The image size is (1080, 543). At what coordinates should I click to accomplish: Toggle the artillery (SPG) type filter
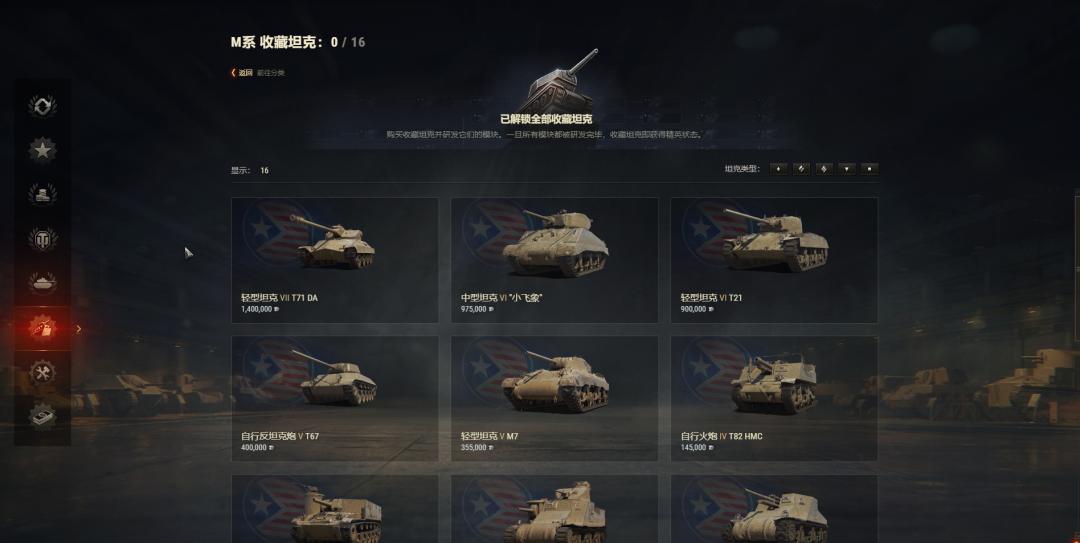click(x=869, y=169)
